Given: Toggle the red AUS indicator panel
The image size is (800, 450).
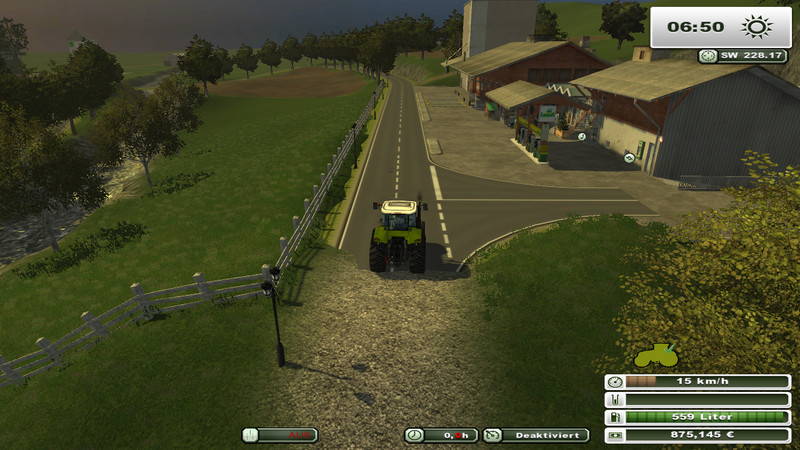Looking at the screenshot, I should point(280,435).
